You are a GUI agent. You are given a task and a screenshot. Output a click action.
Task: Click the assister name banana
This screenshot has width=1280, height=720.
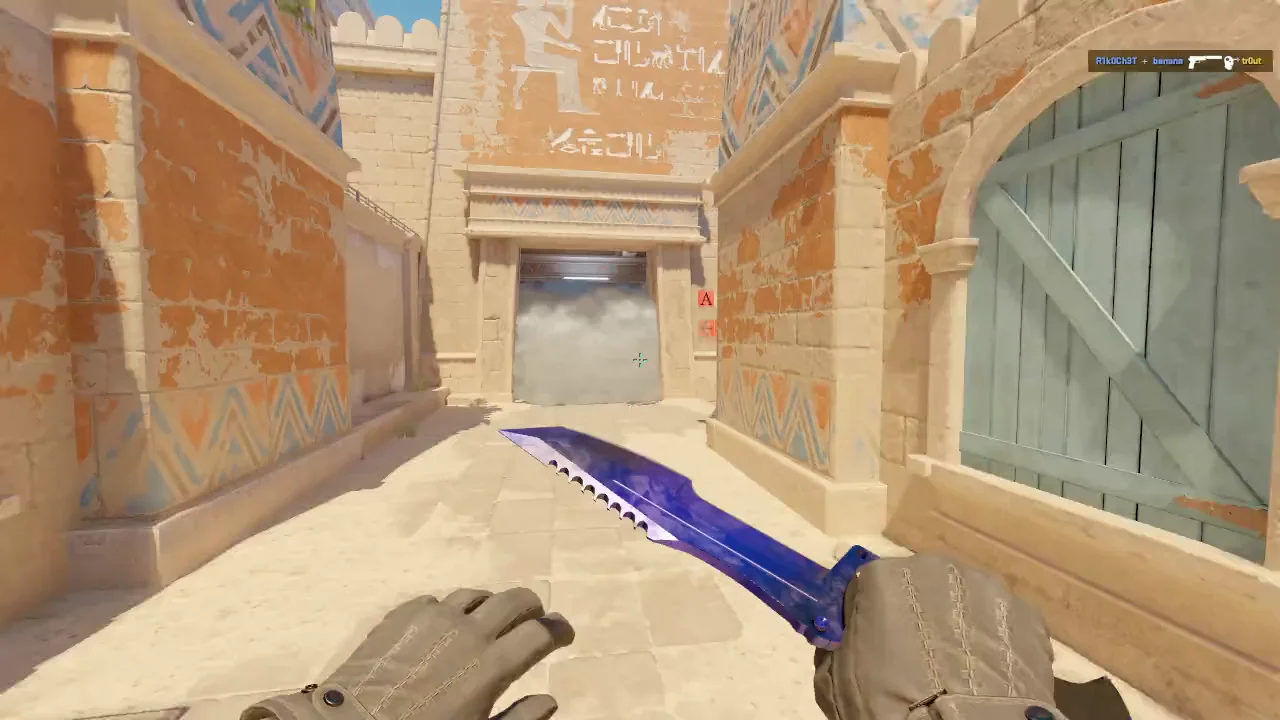point(1167,61)
